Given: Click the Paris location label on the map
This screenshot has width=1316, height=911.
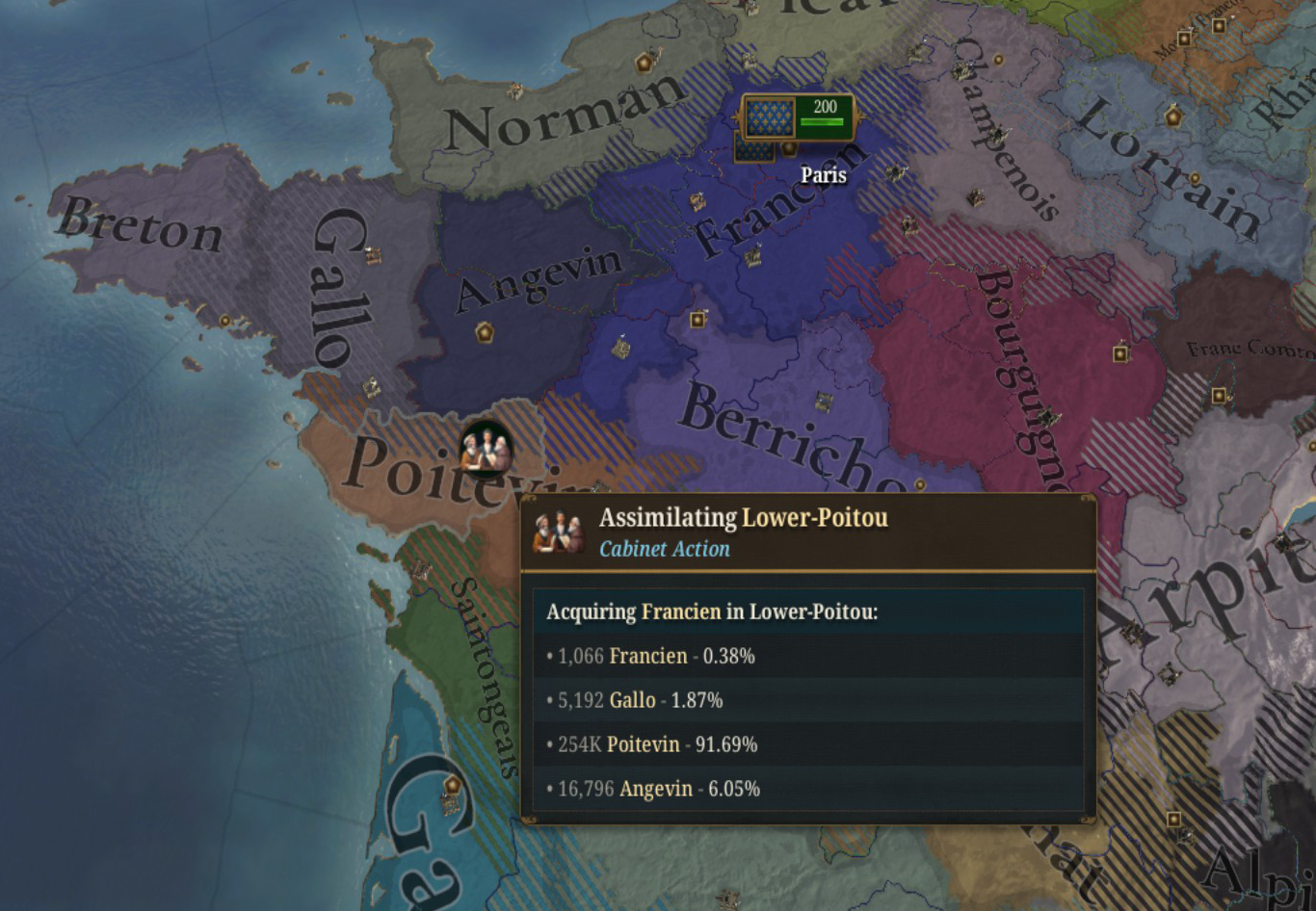Looking at the screenshot, I should pyautogui.click(x=824, y=174).
